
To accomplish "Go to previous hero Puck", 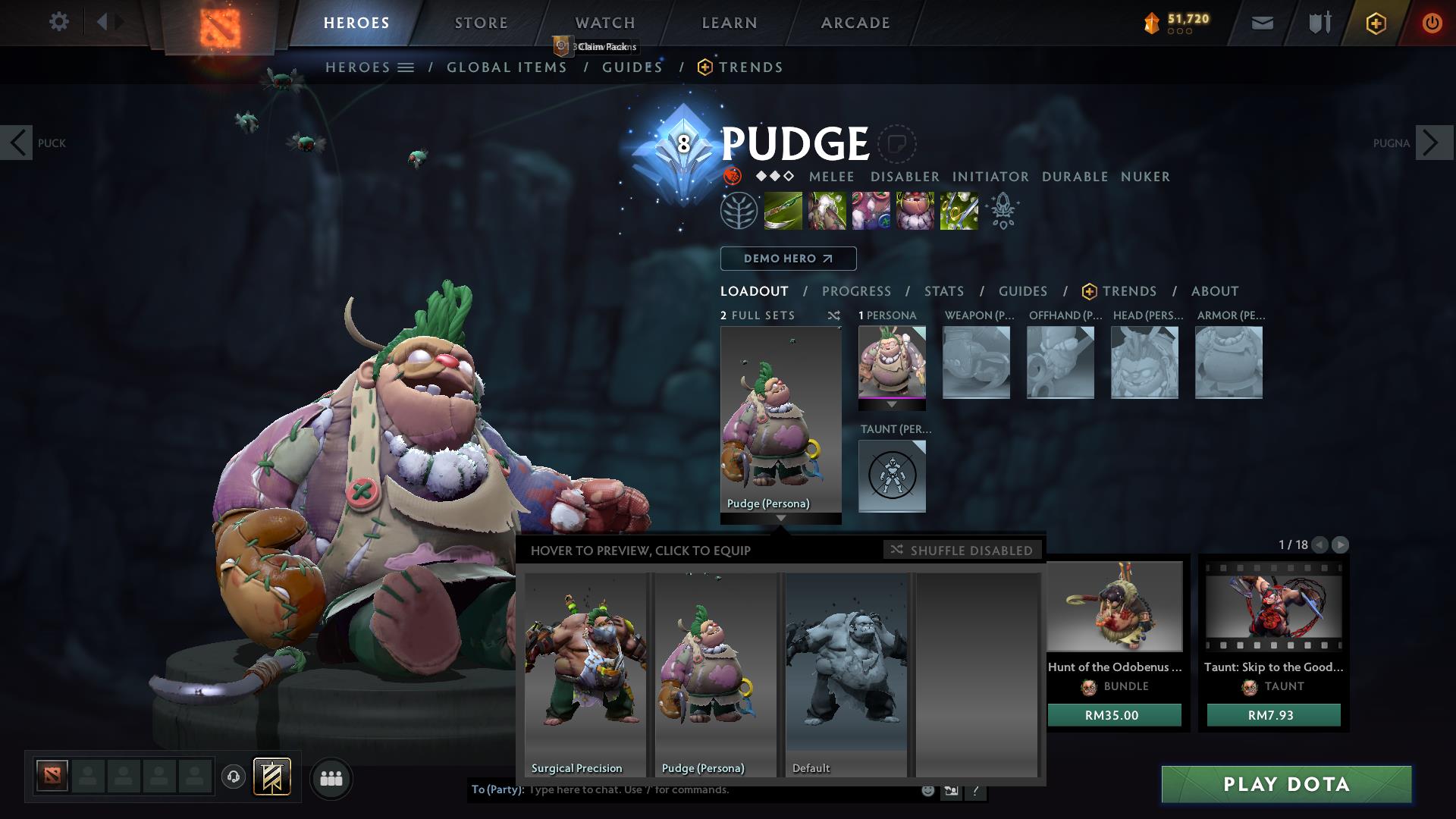I will 17,143.
